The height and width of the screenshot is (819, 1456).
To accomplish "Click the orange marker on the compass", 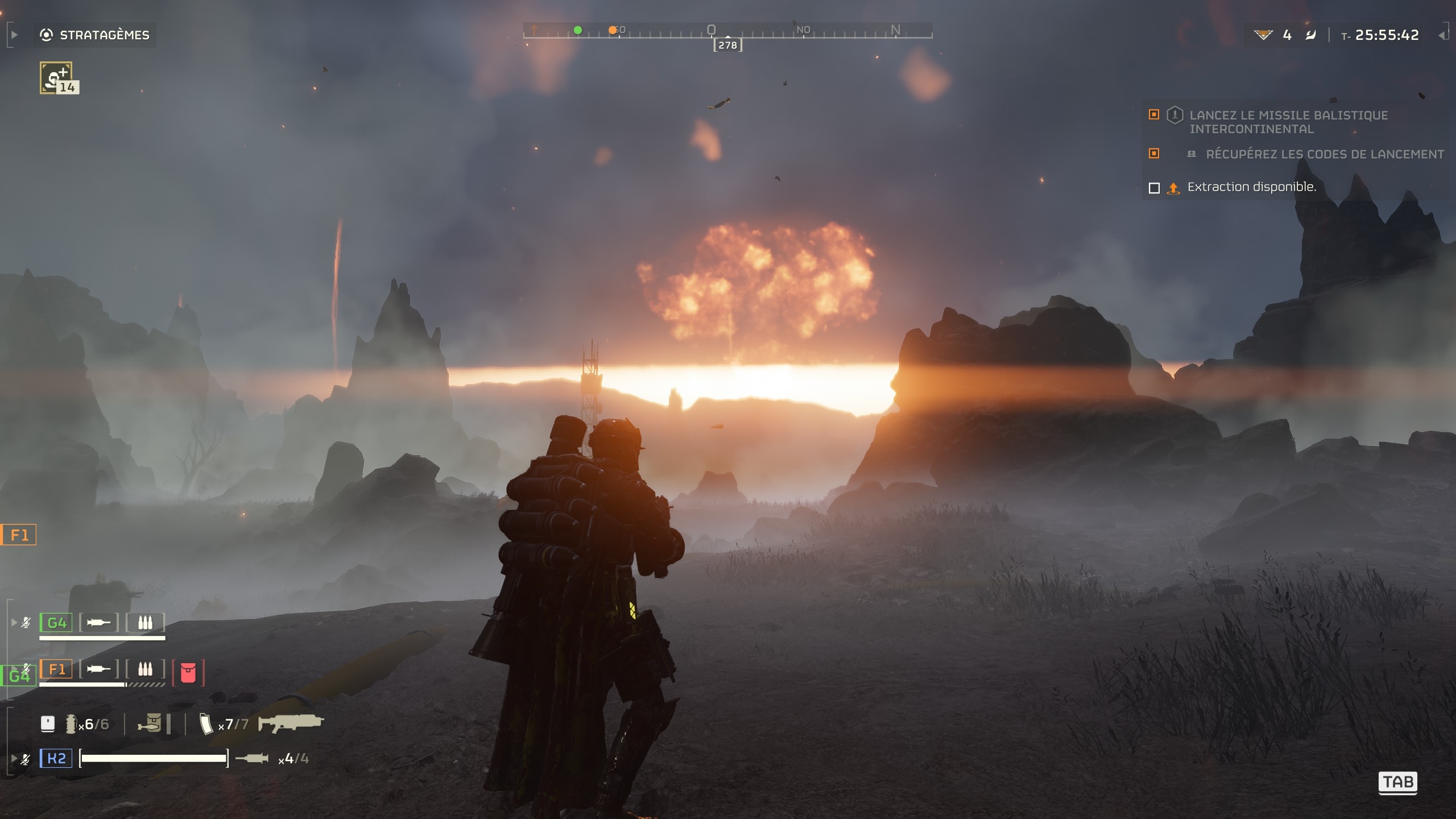I will pyautogui.click(x=613, y=30).
